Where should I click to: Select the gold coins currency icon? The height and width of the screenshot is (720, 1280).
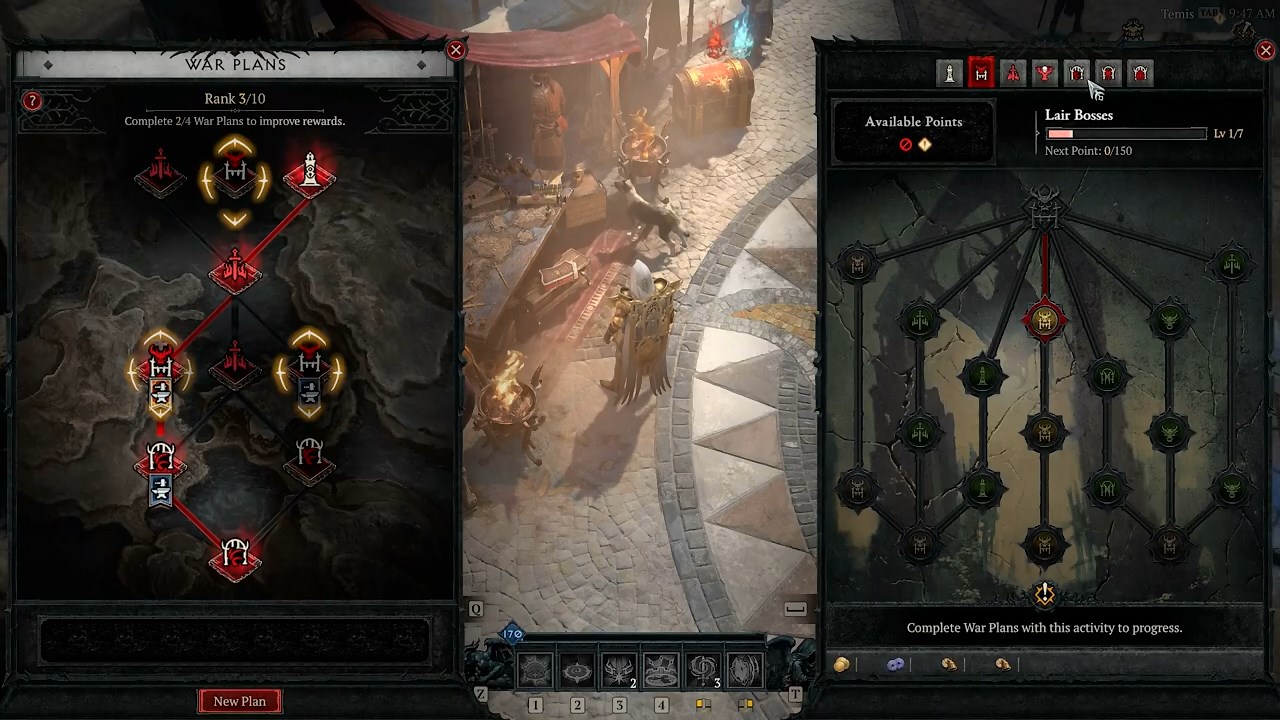click(x=842, y=664)
